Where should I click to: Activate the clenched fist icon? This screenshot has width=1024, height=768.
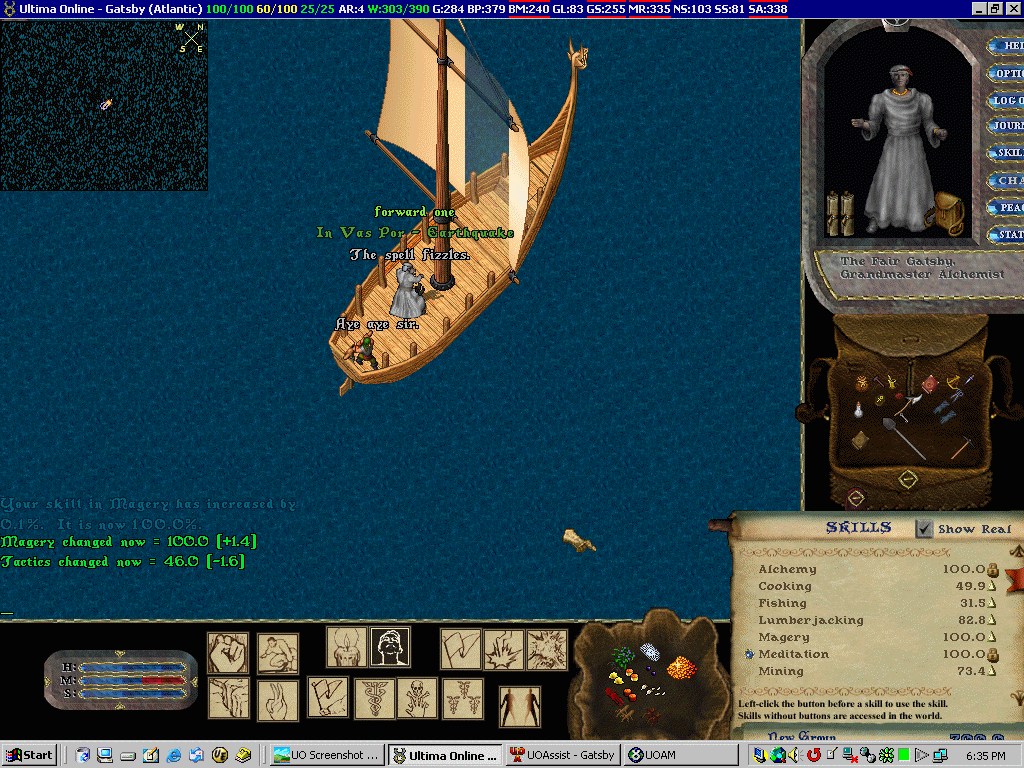tap(228, 653)
